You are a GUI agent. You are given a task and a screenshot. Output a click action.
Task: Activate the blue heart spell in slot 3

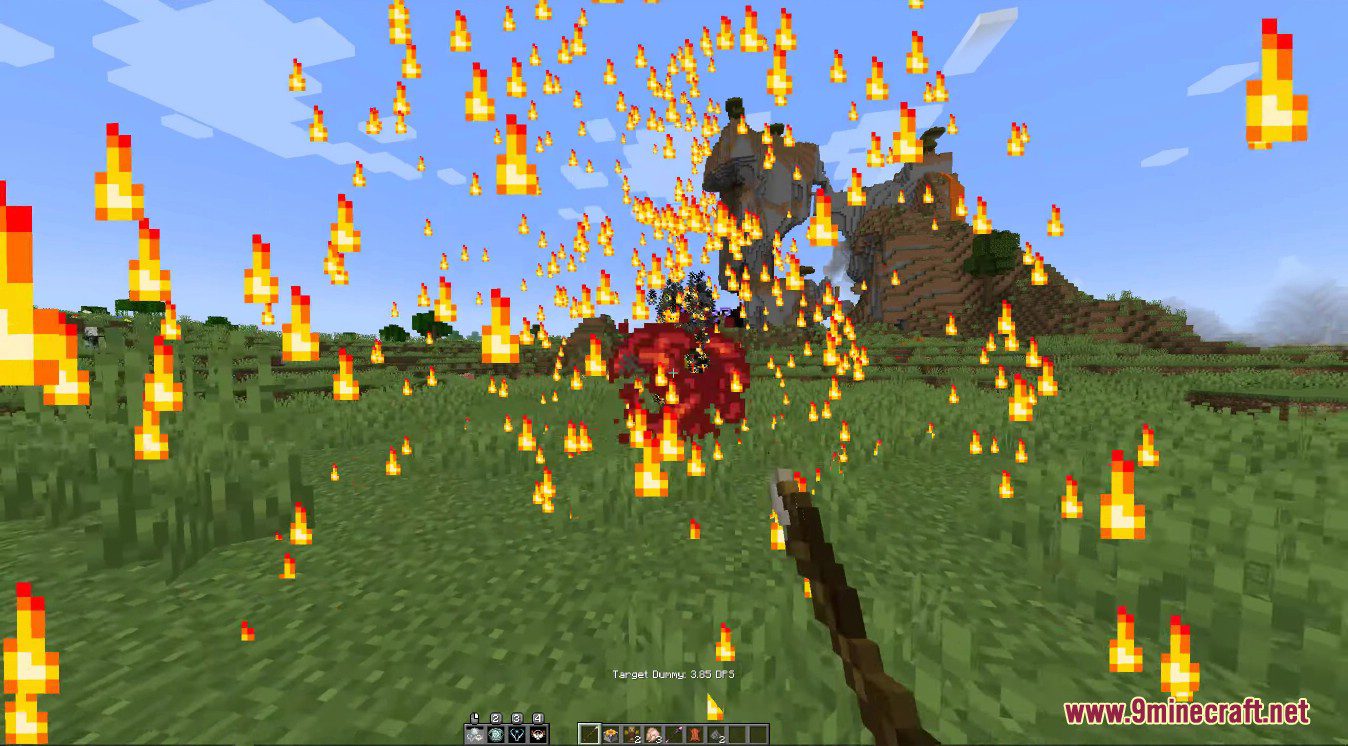click(x=517, y=736)
